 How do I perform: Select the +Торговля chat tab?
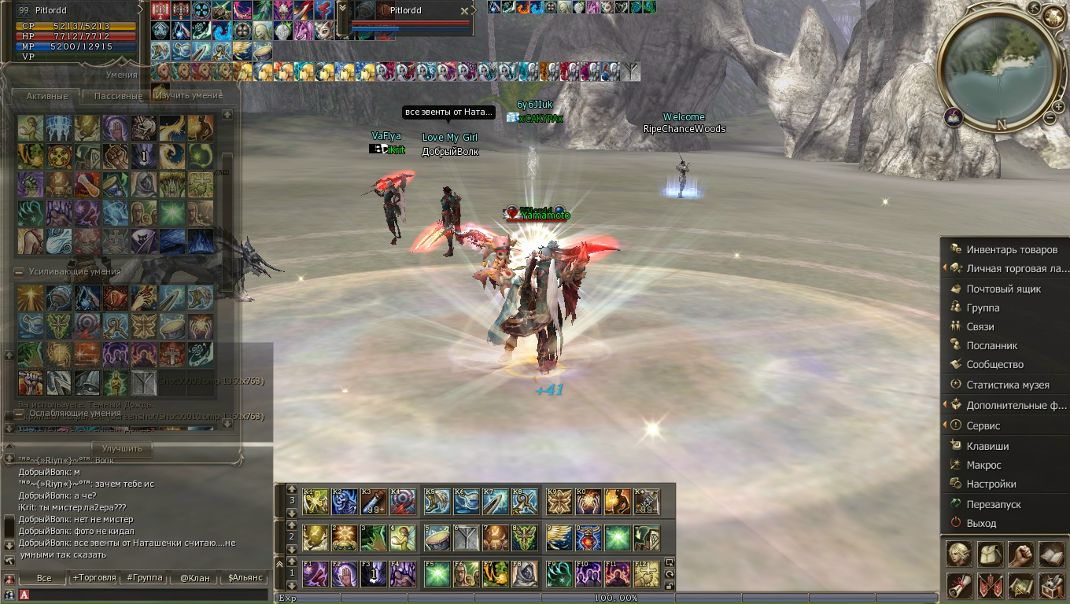93,578
